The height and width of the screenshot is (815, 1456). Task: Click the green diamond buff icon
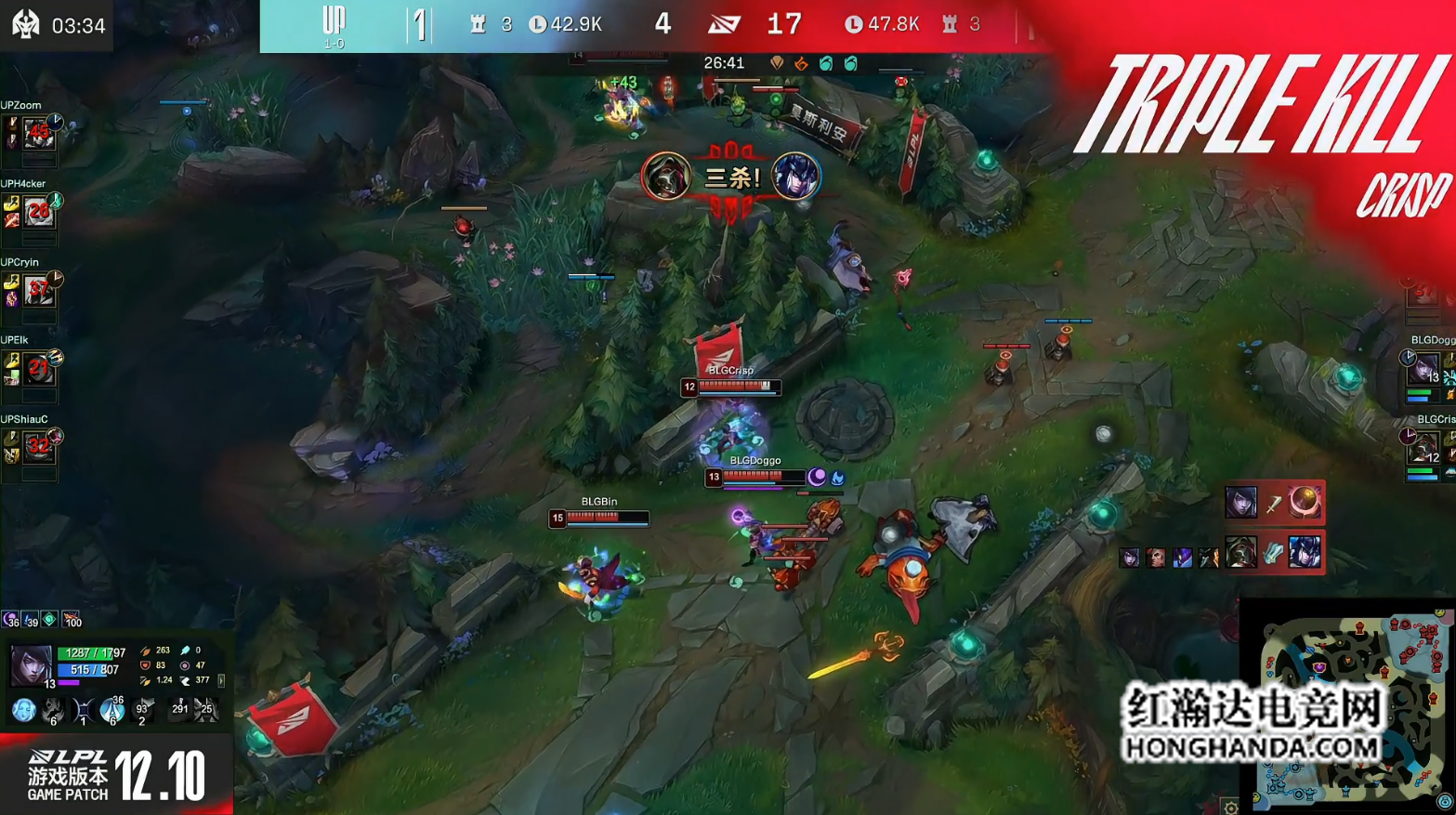(50, 619)
